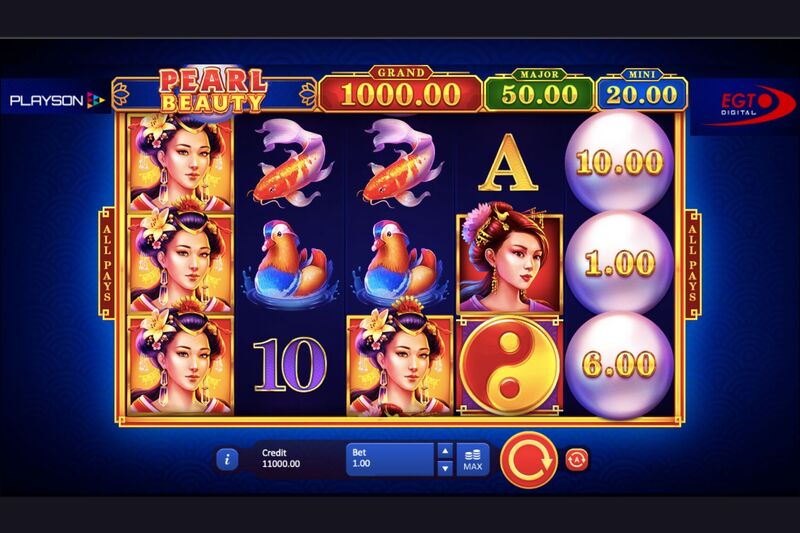800x533 pixels.
Task: Spin the reels with the red button
Action: click(x=527, y=460)
